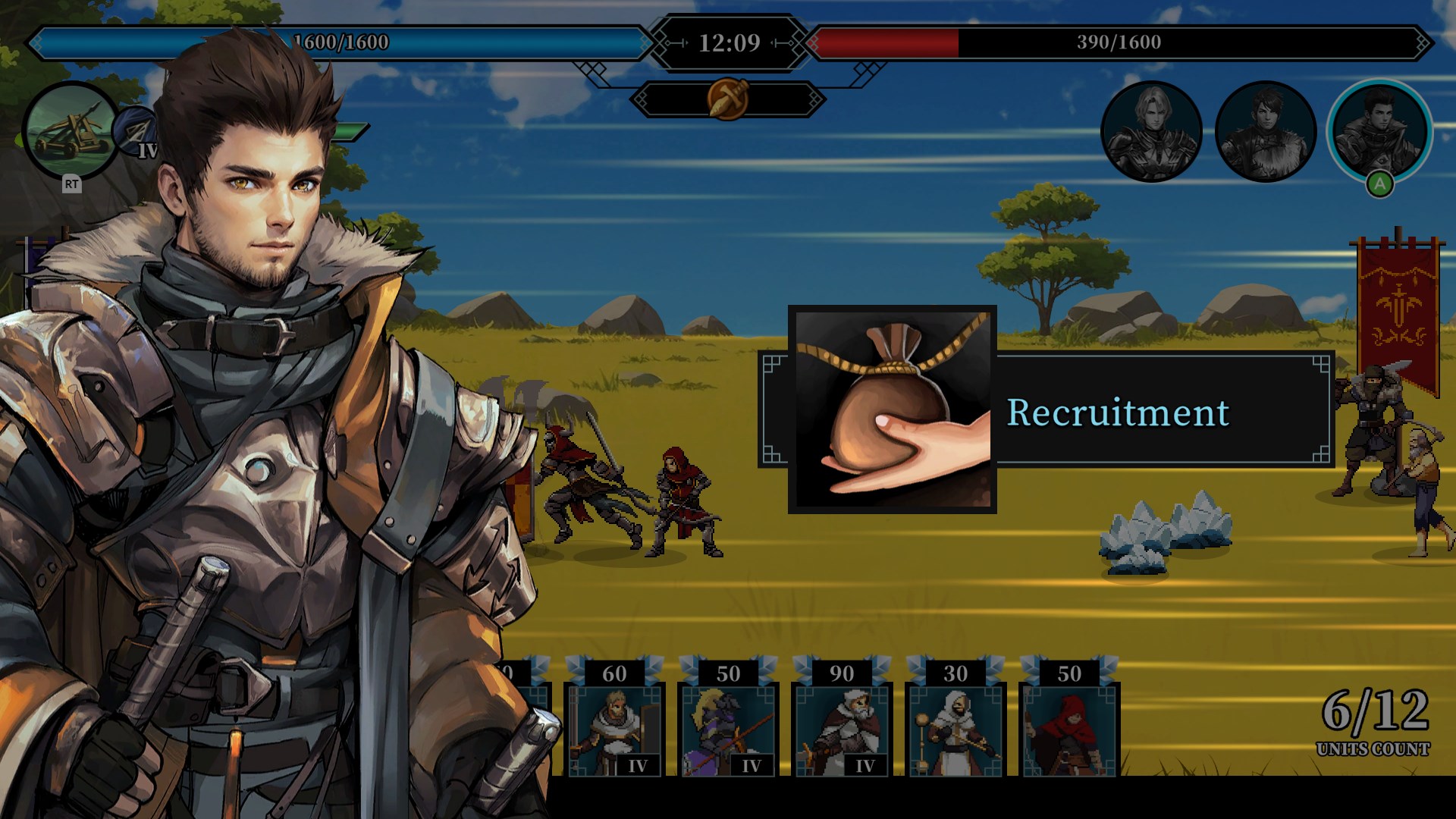
Task: Choose the 50-cost red-hooded archer unit card
Action: (x=1072, y=730)
